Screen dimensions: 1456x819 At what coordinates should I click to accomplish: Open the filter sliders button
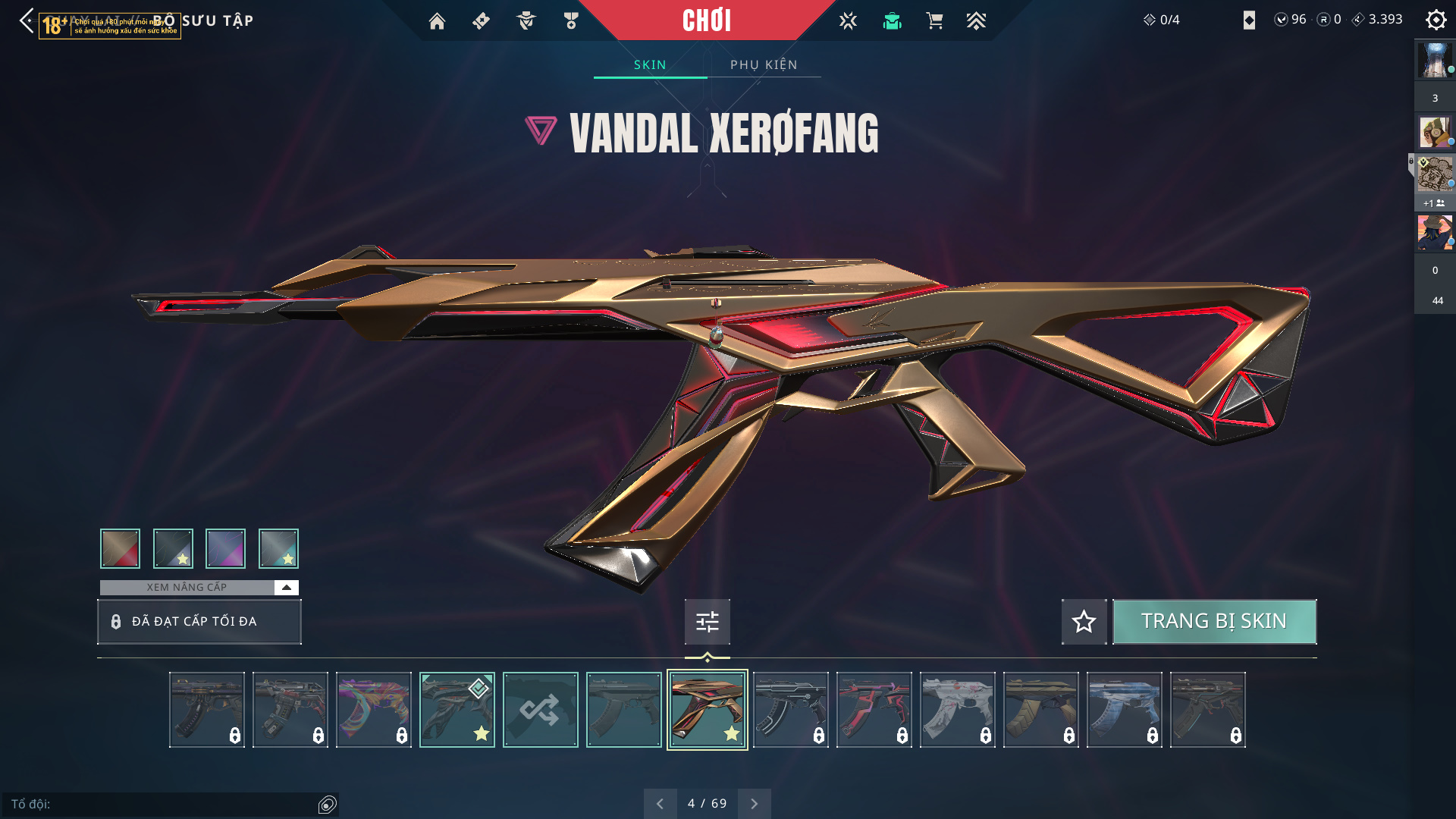[x=707, y=622]
